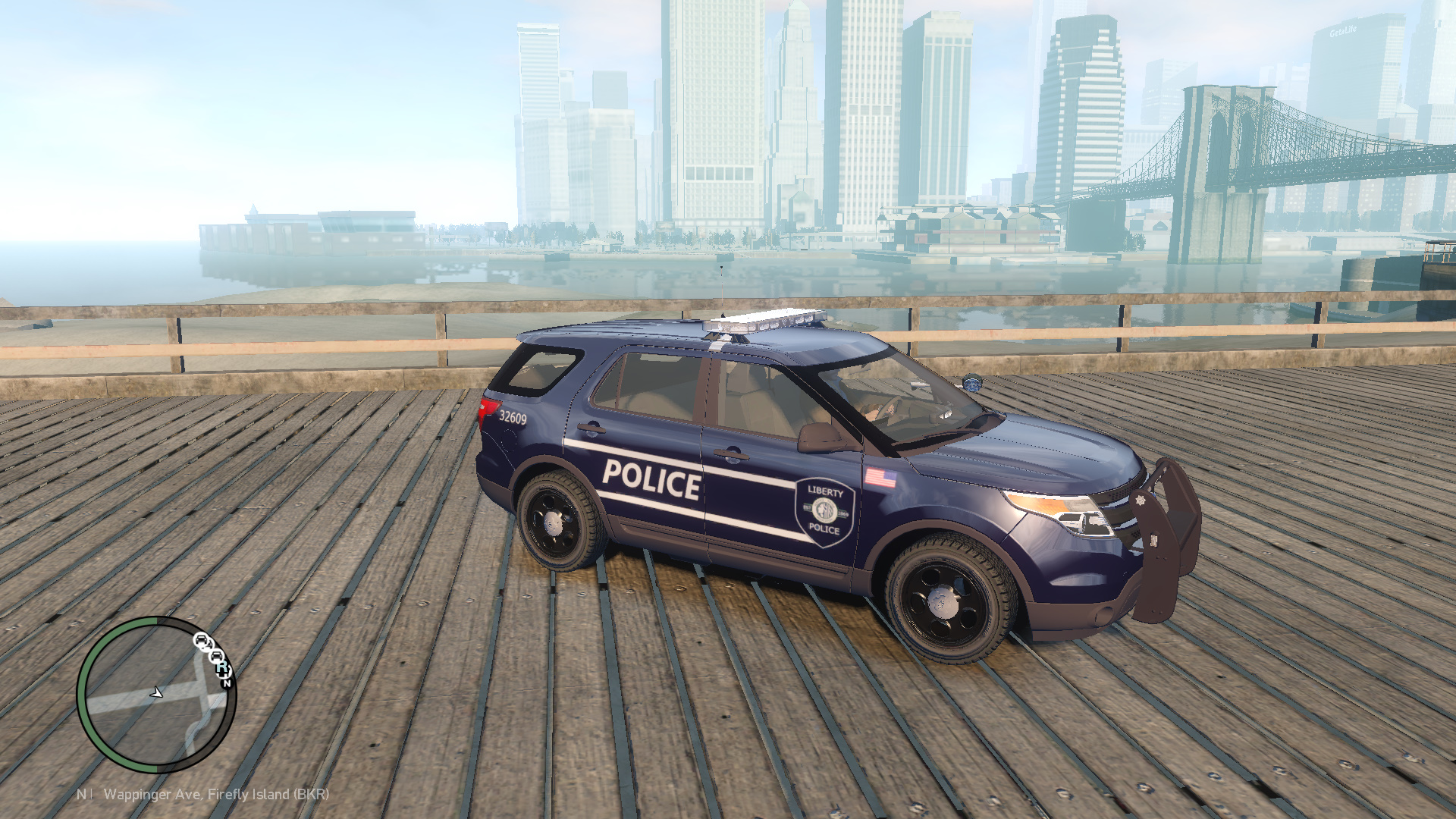Click the north N marker on the minimap

[x=227, y=683]
